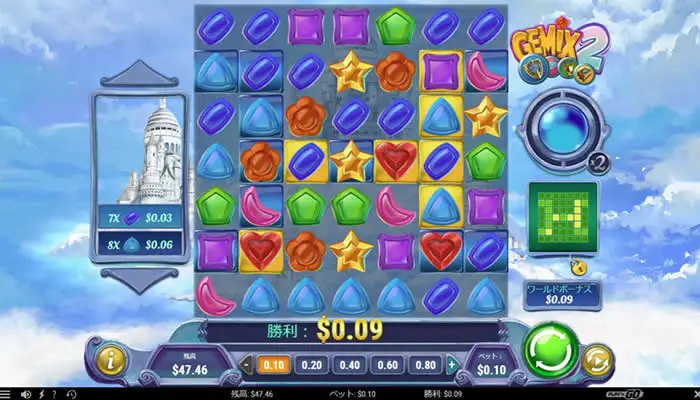700x400 pixels.
Task: Open the question mark help icon
Action: [x=54, y=393]
